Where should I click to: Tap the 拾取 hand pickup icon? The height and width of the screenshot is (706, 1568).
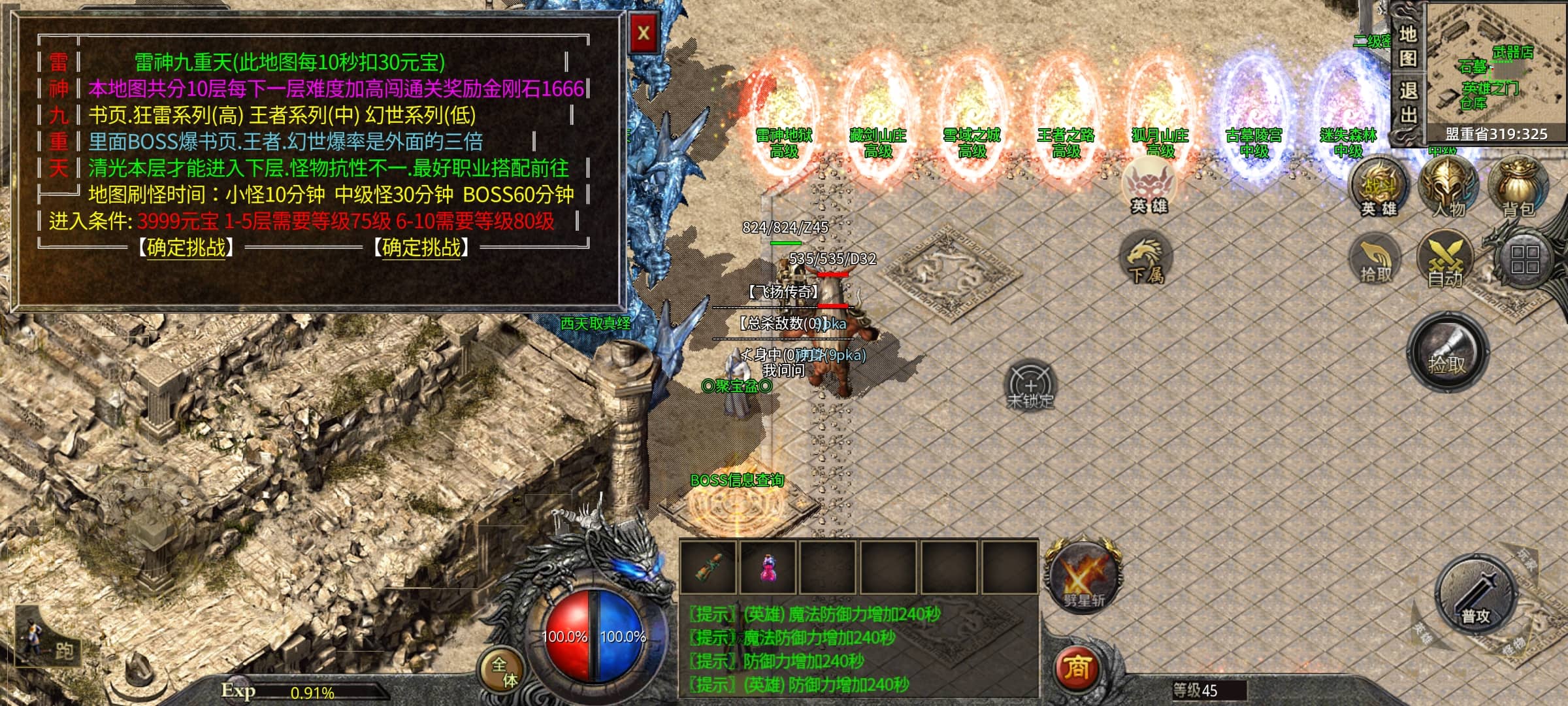(x=1376, y=260)
